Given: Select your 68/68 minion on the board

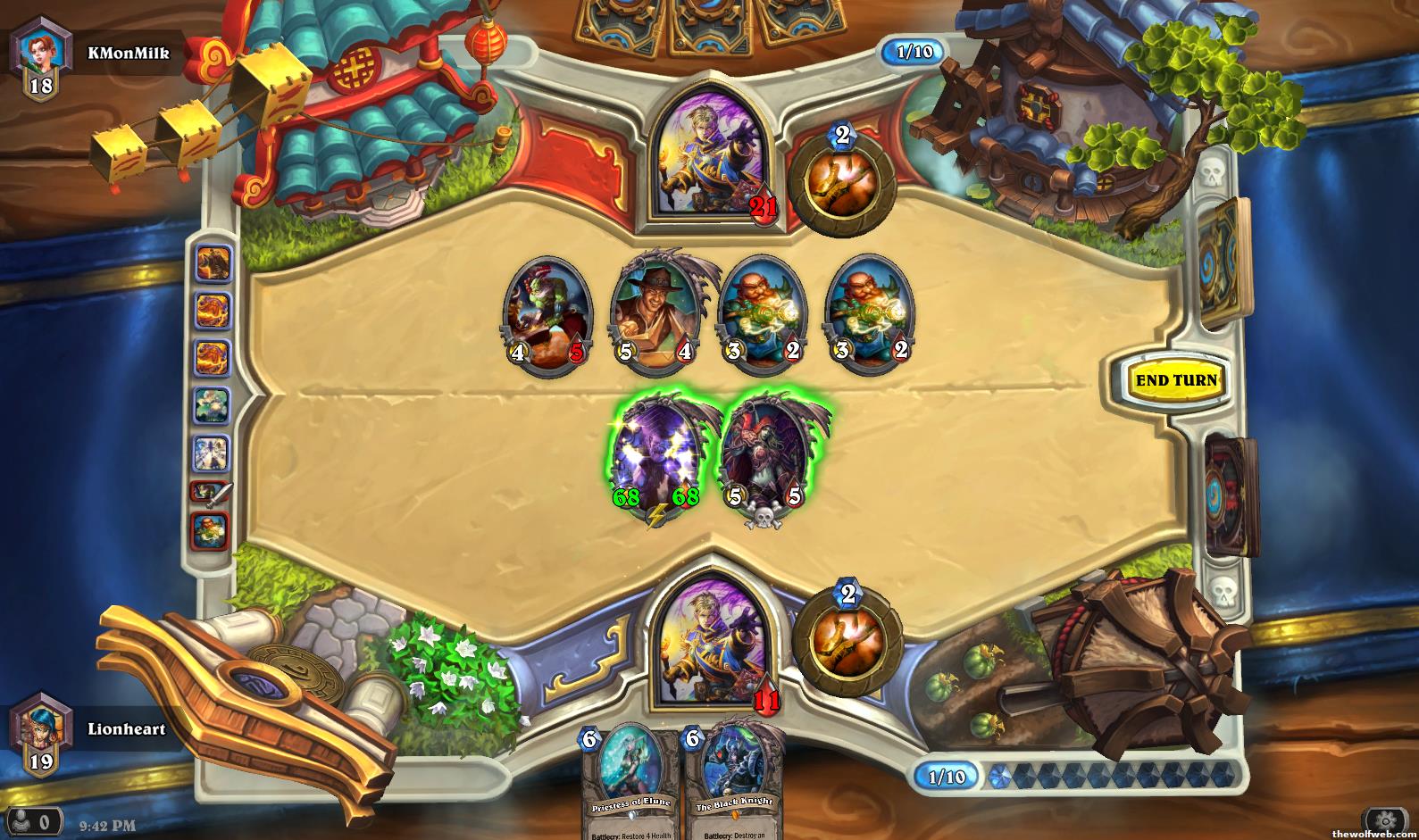Looking at the screenshot, I should pyautogui.click(x=656, y=461).
